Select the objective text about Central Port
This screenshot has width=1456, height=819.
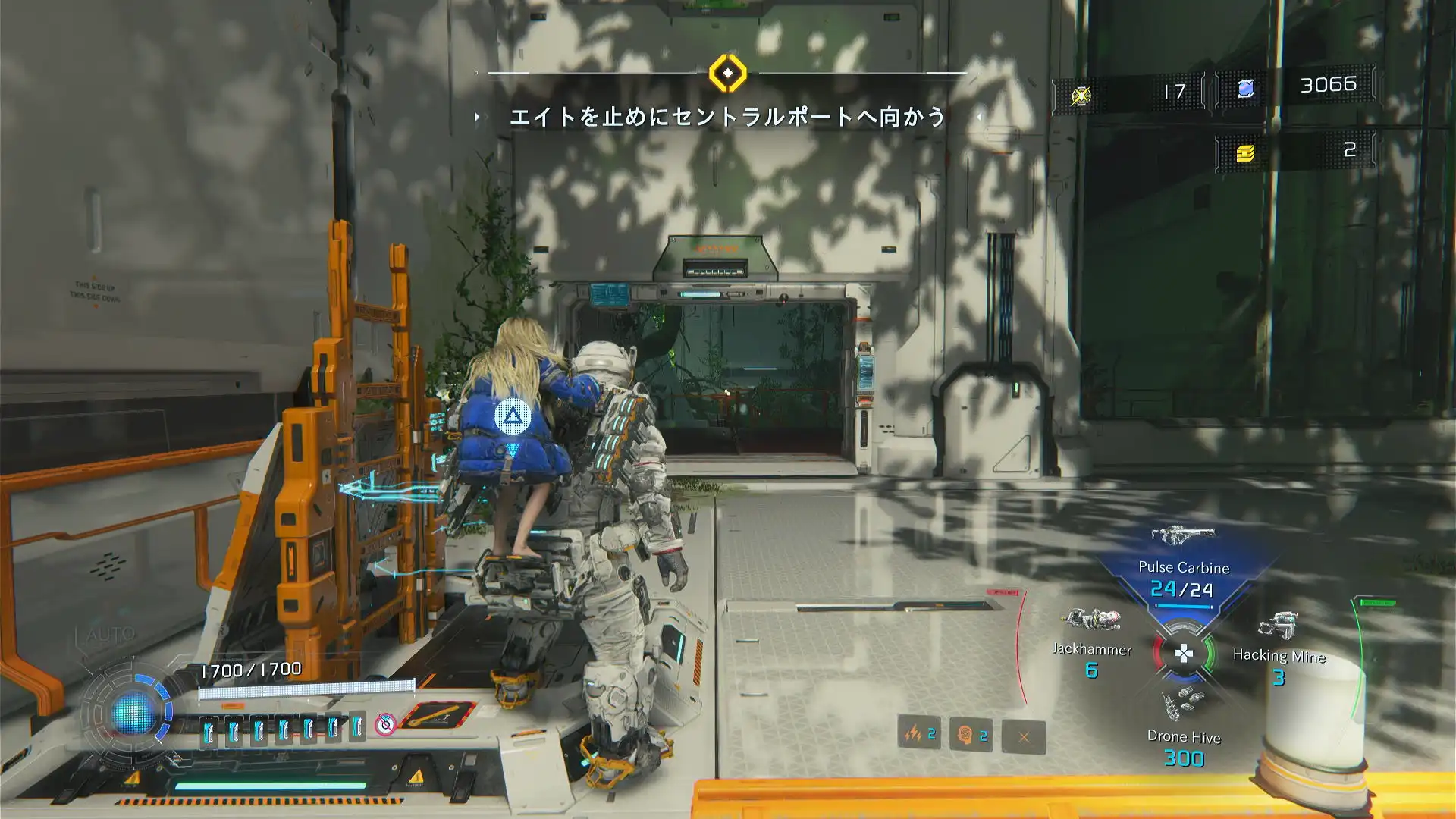(730, 116)
